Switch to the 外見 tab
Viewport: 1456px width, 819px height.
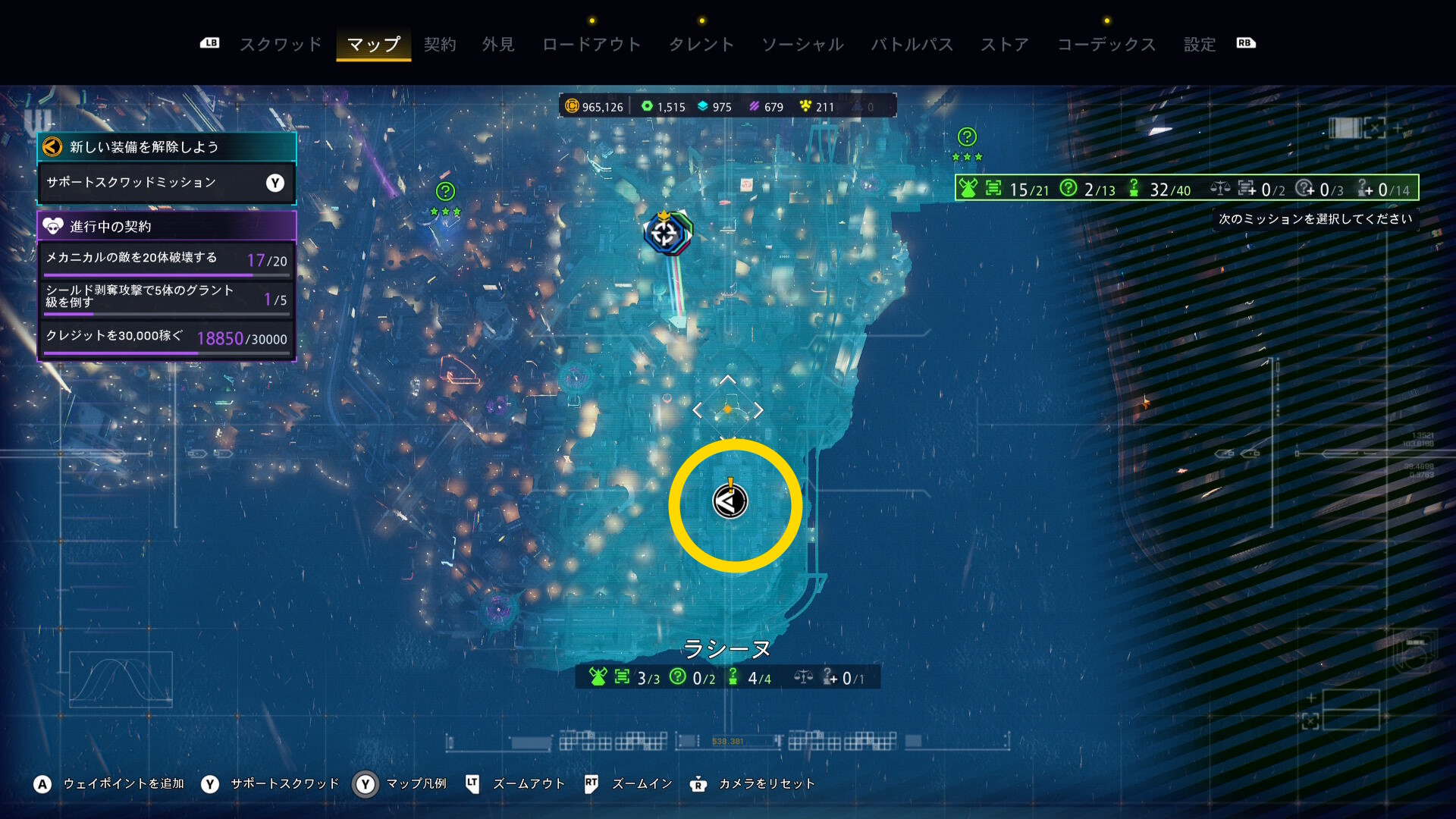(x=498, y=45)
